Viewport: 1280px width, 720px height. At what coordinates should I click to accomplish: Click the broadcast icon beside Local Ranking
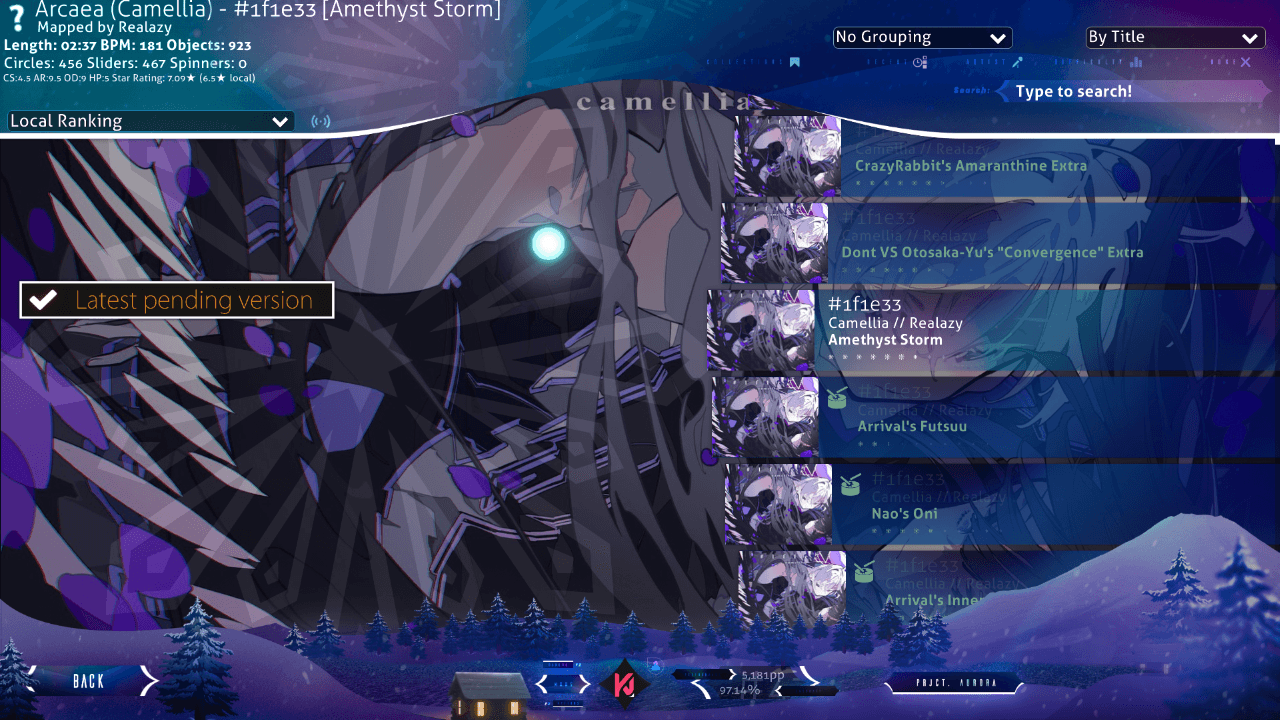point(321,122)
